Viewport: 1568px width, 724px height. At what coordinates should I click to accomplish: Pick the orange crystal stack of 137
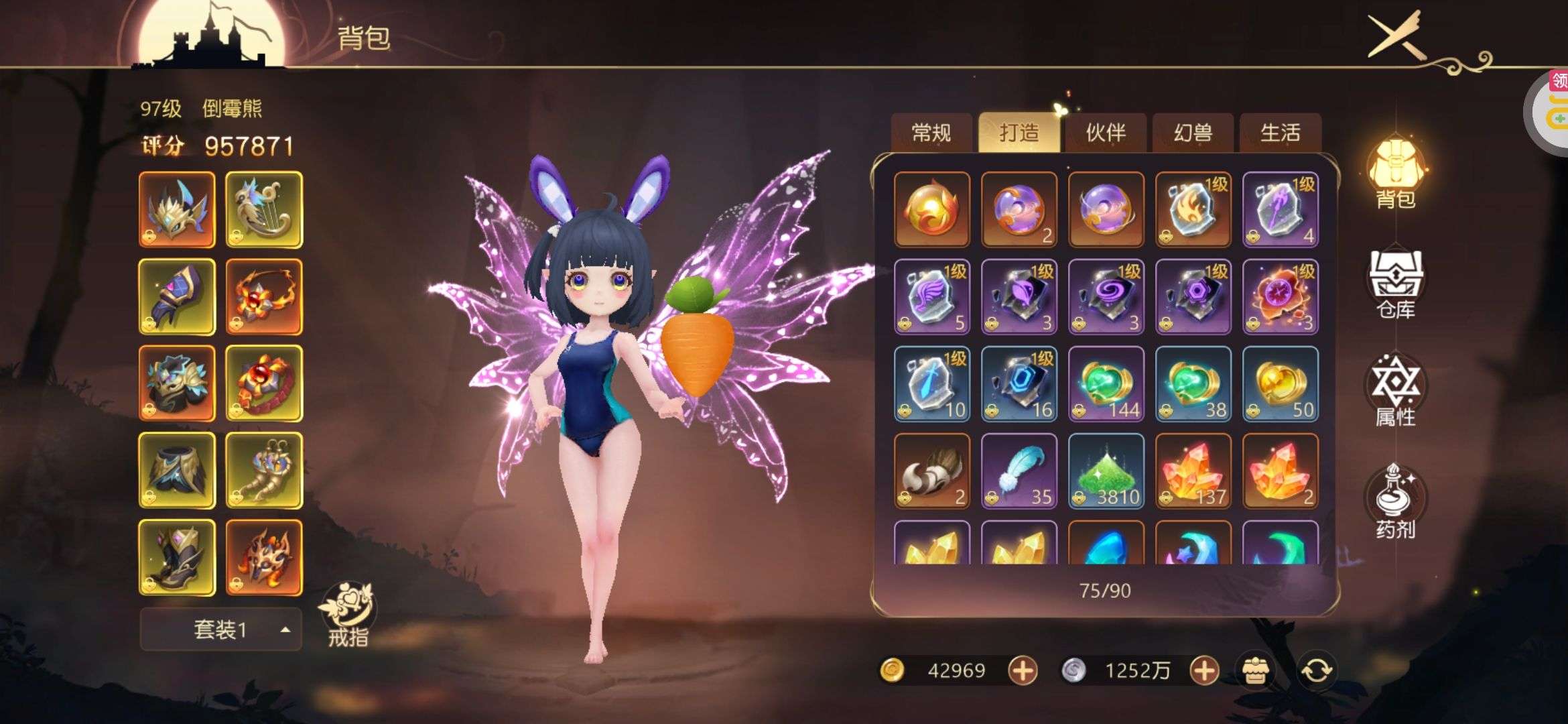point(1193,471)
